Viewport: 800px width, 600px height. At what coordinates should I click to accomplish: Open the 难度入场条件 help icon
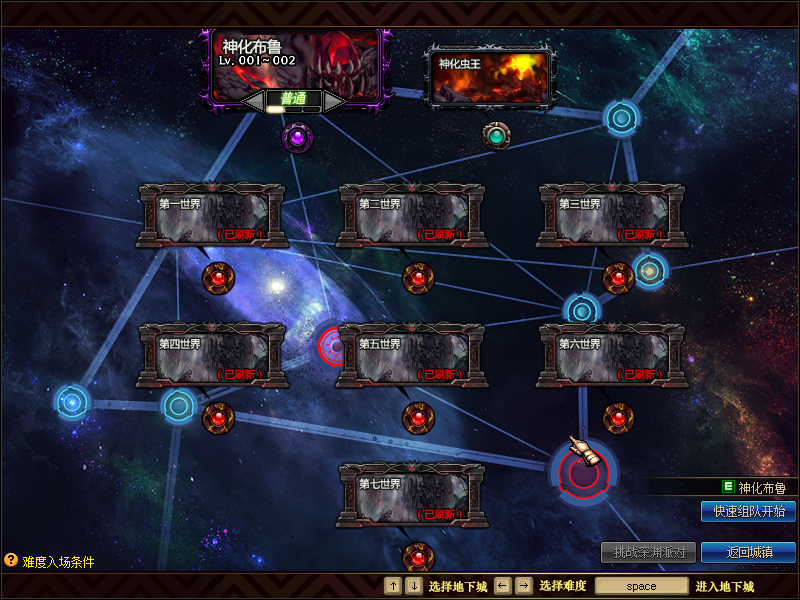click(x=11, y=561)
